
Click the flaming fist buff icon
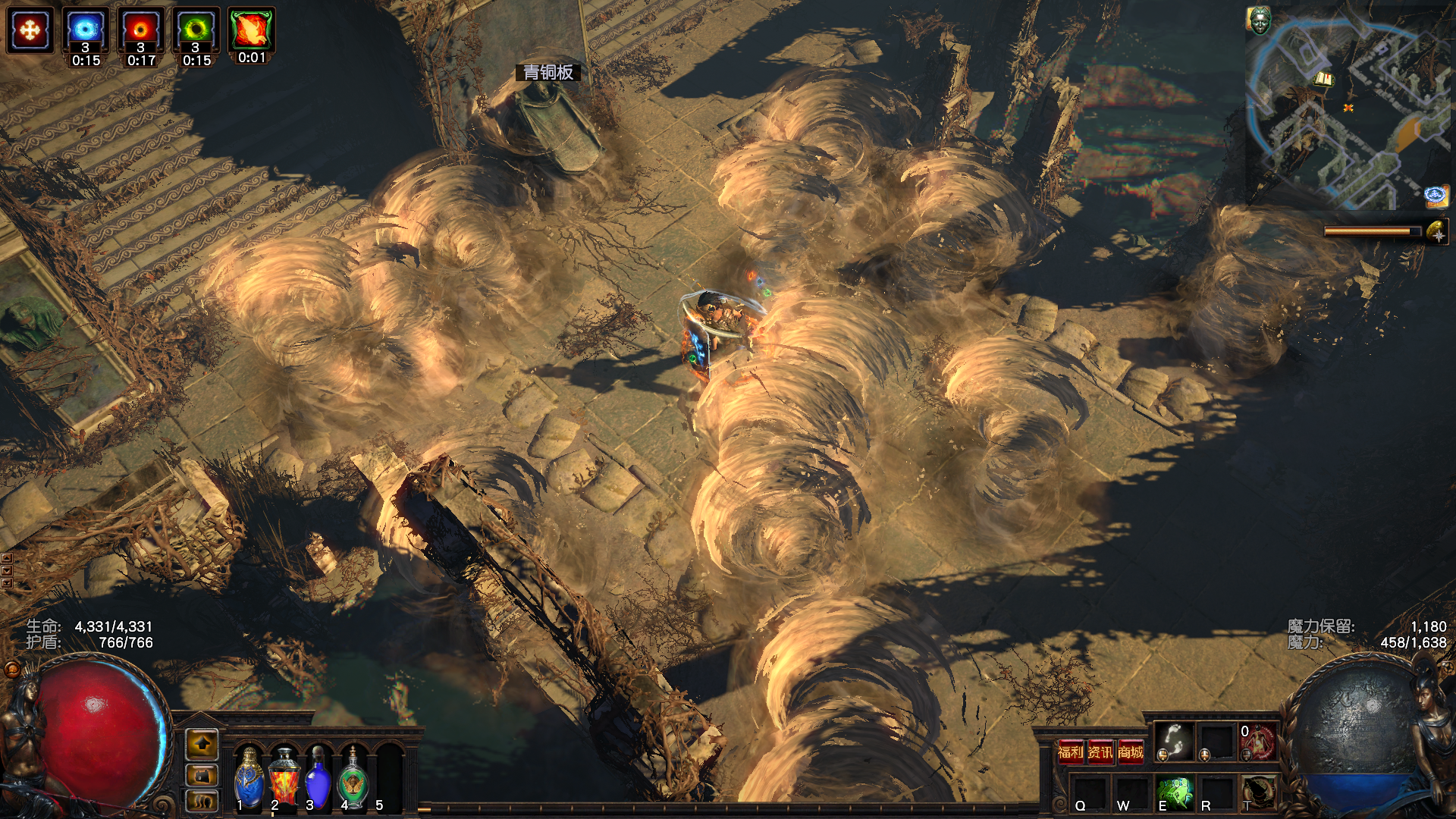pyautogui.click(x=251, y=30)
